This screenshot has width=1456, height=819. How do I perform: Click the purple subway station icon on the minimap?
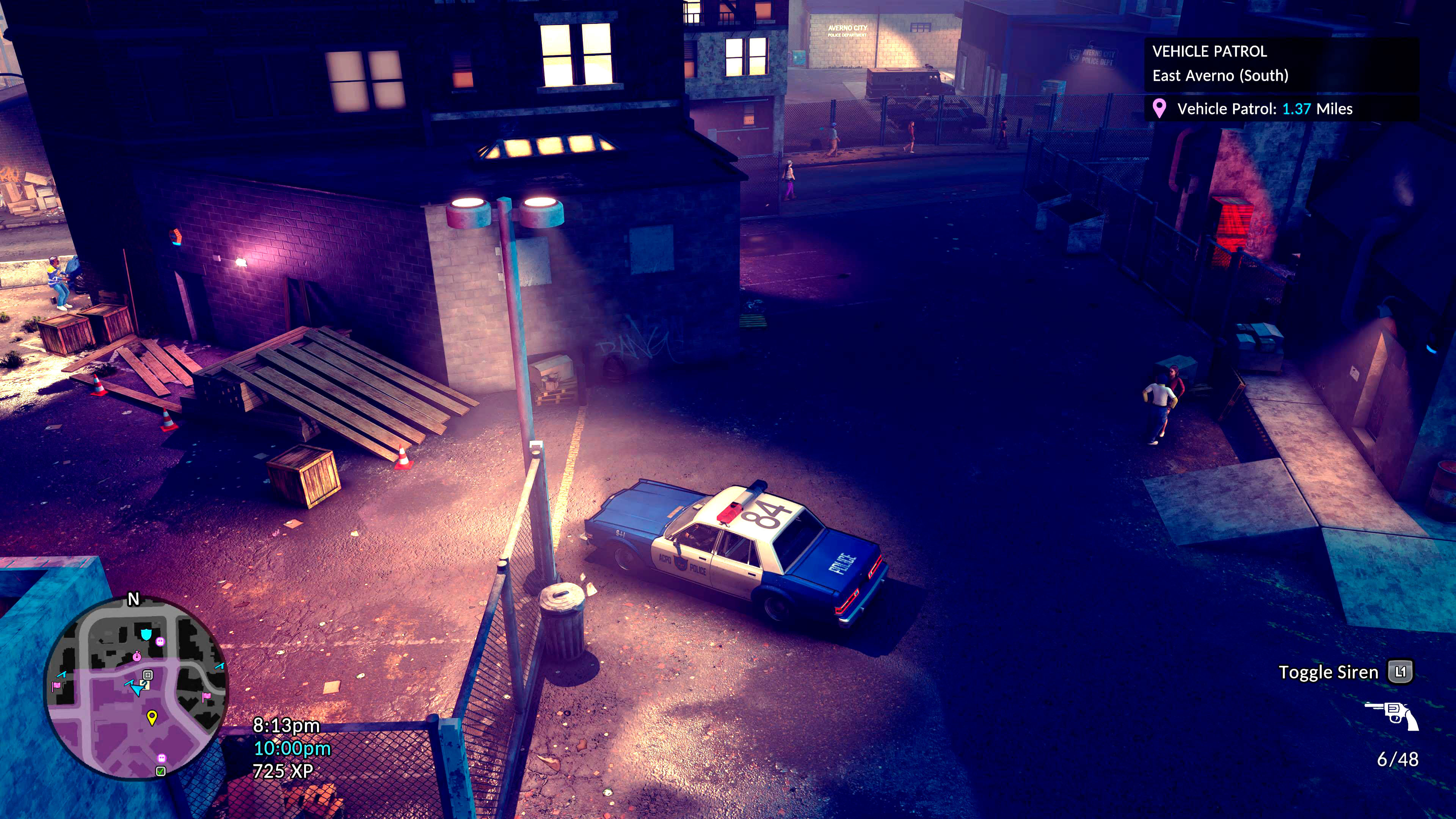point(160,642)
